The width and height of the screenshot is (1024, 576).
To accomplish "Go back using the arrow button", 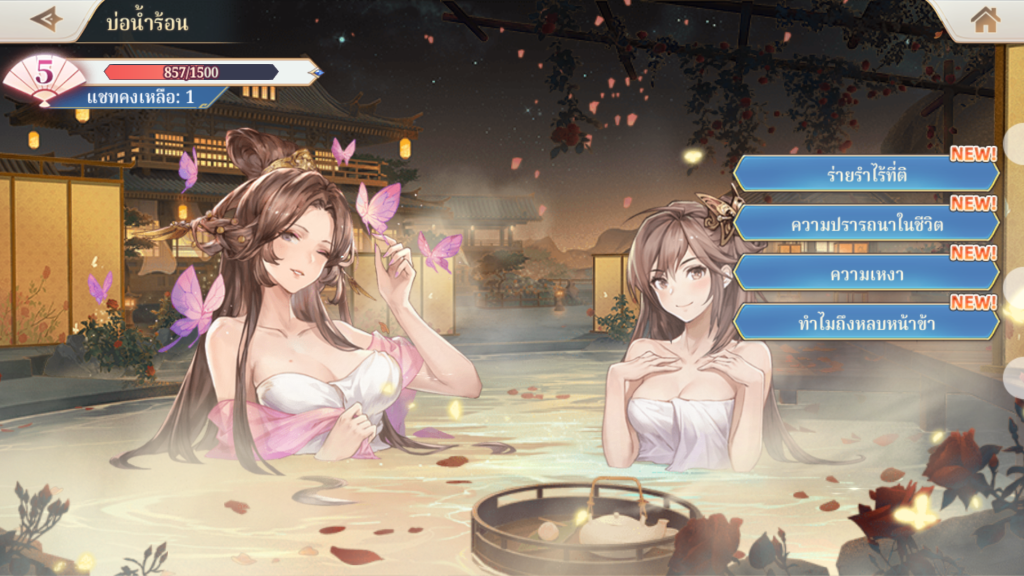I will coord(46,19).
